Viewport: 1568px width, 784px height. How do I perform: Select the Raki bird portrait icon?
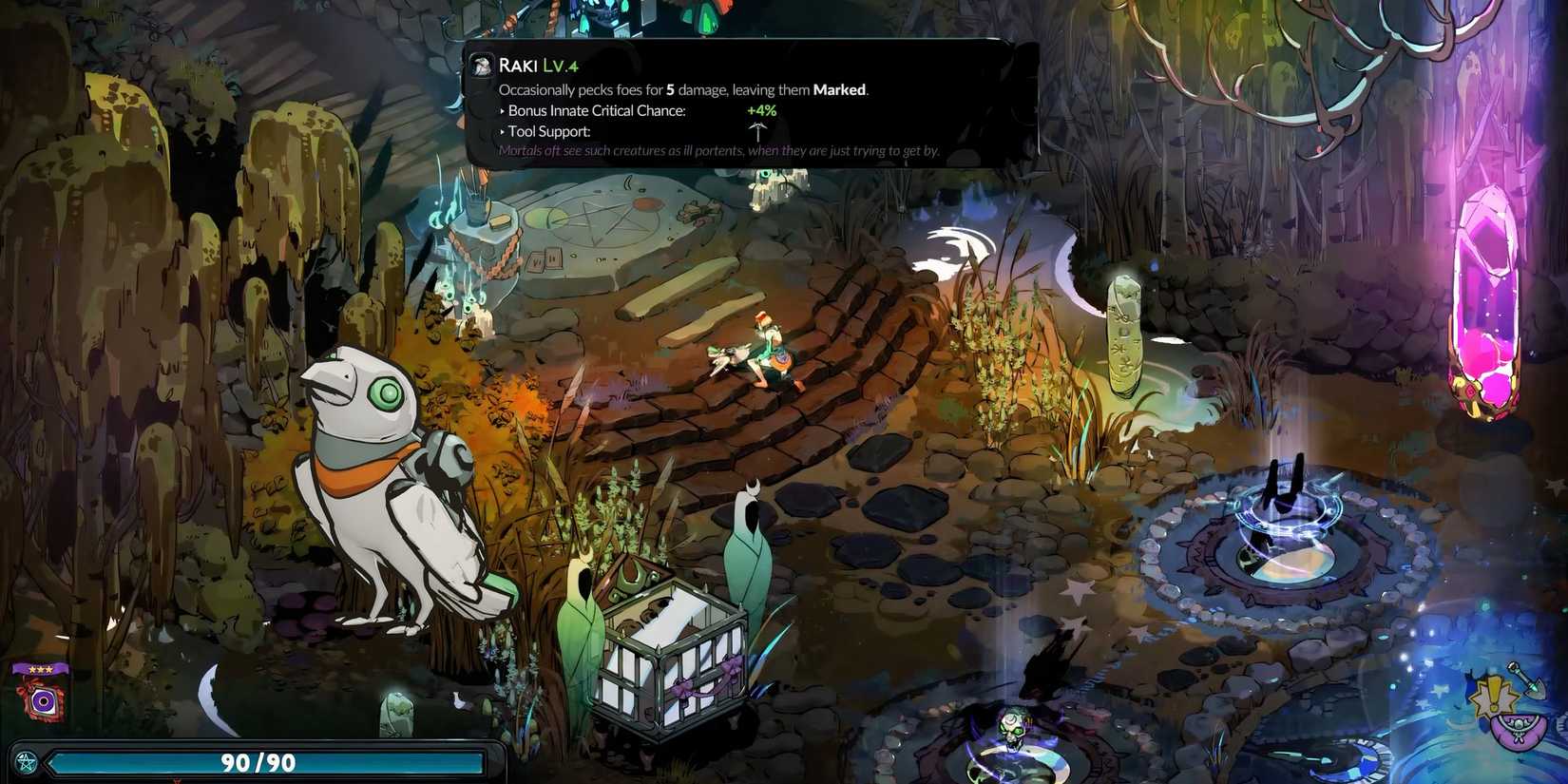(x=480, y=65)
